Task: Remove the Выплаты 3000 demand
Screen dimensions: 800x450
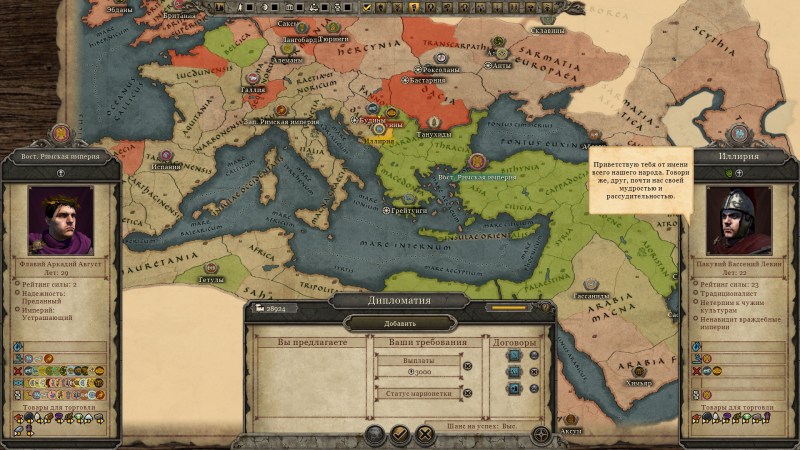Action: click(x=467, y=366)
